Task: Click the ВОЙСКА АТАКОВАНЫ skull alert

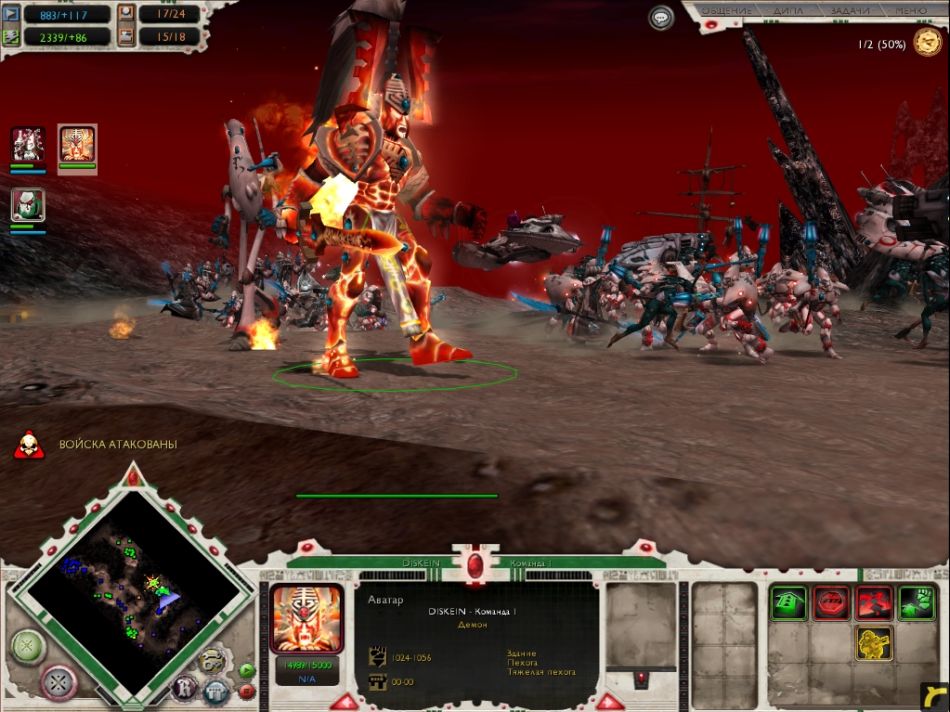Action: click(x=29, y=445)
